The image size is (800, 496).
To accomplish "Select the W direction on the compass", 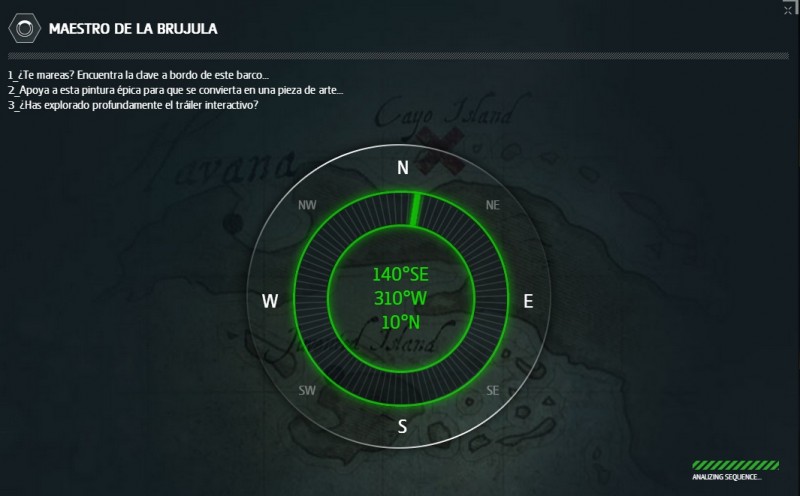I will tap(270, 301).
